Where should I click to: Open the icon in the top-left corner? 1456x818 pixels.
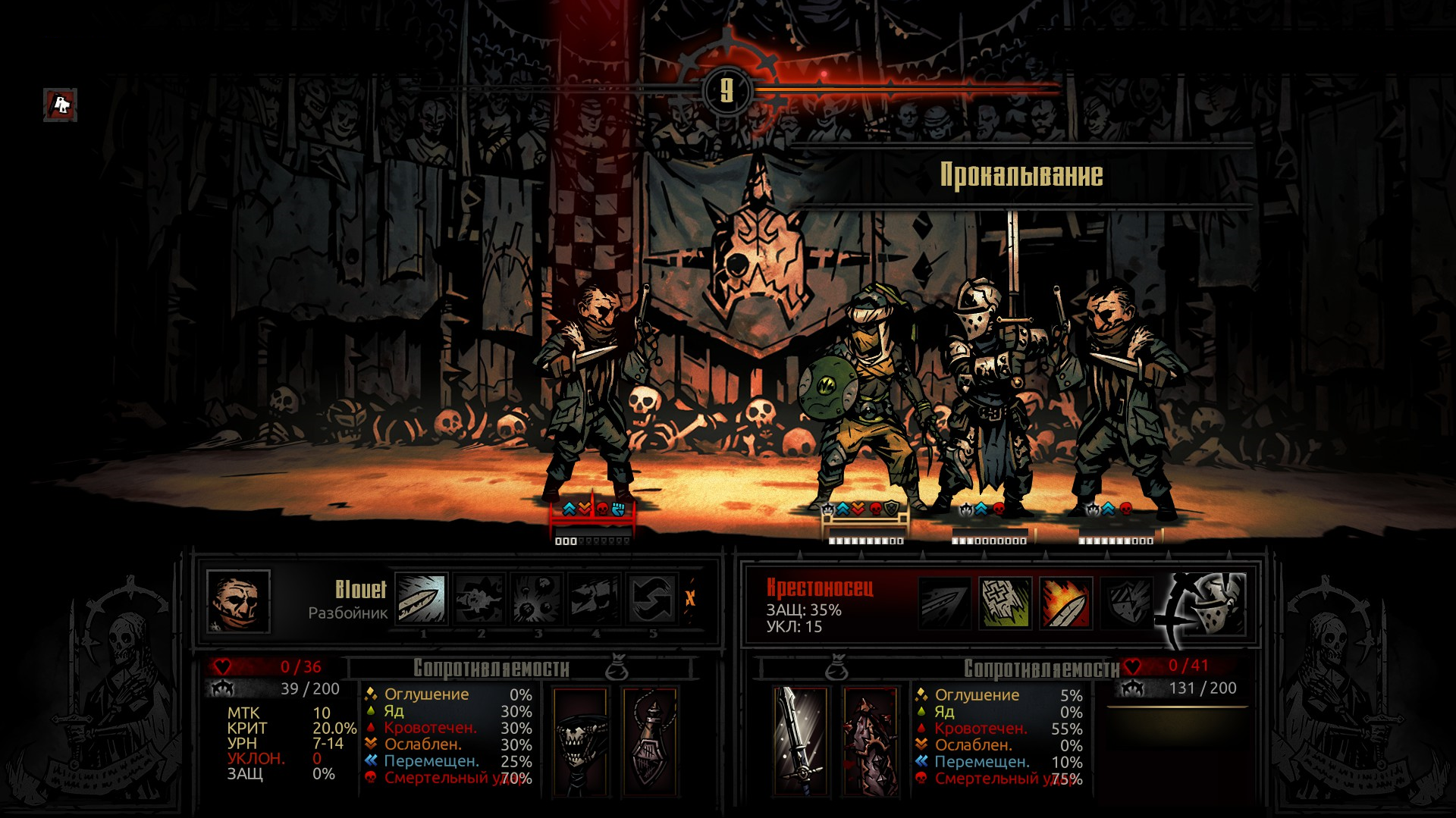pos(60,105)
